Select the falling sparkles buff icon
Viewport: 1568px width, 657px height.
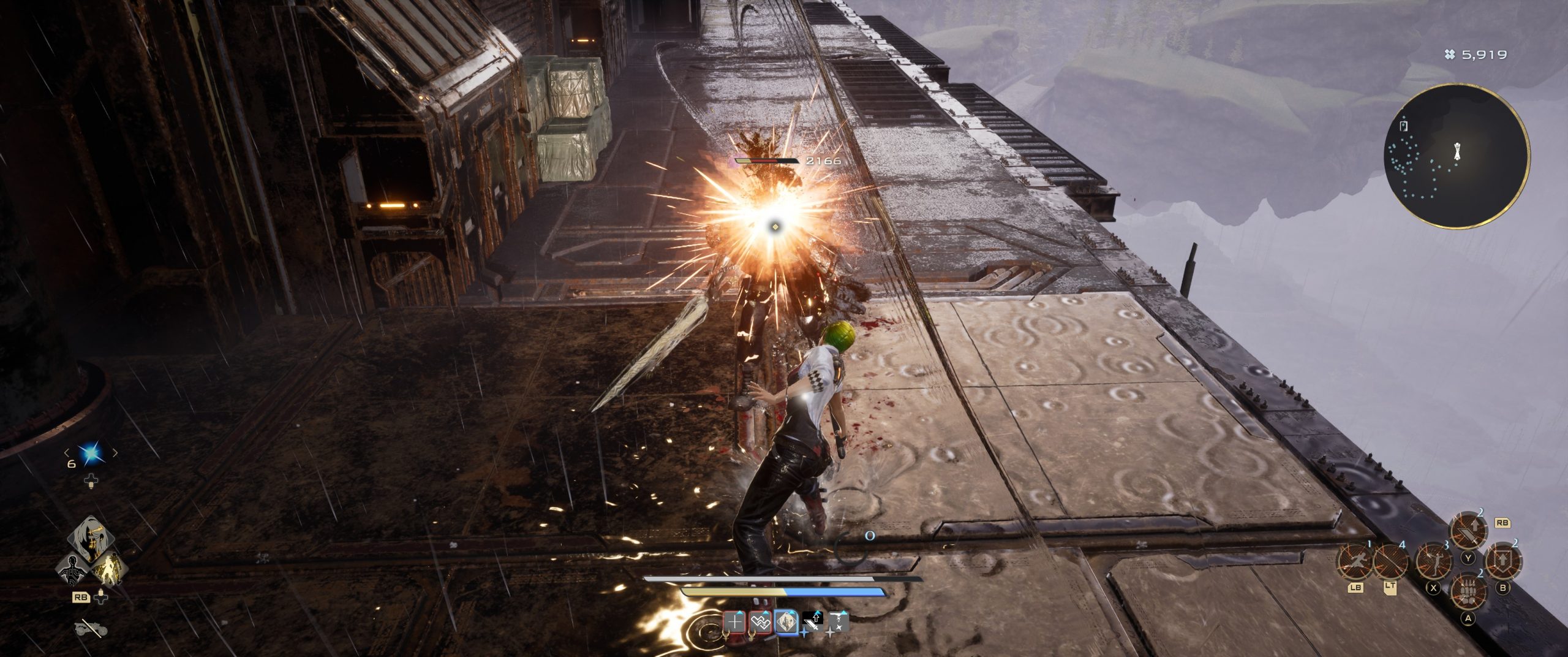838,623
